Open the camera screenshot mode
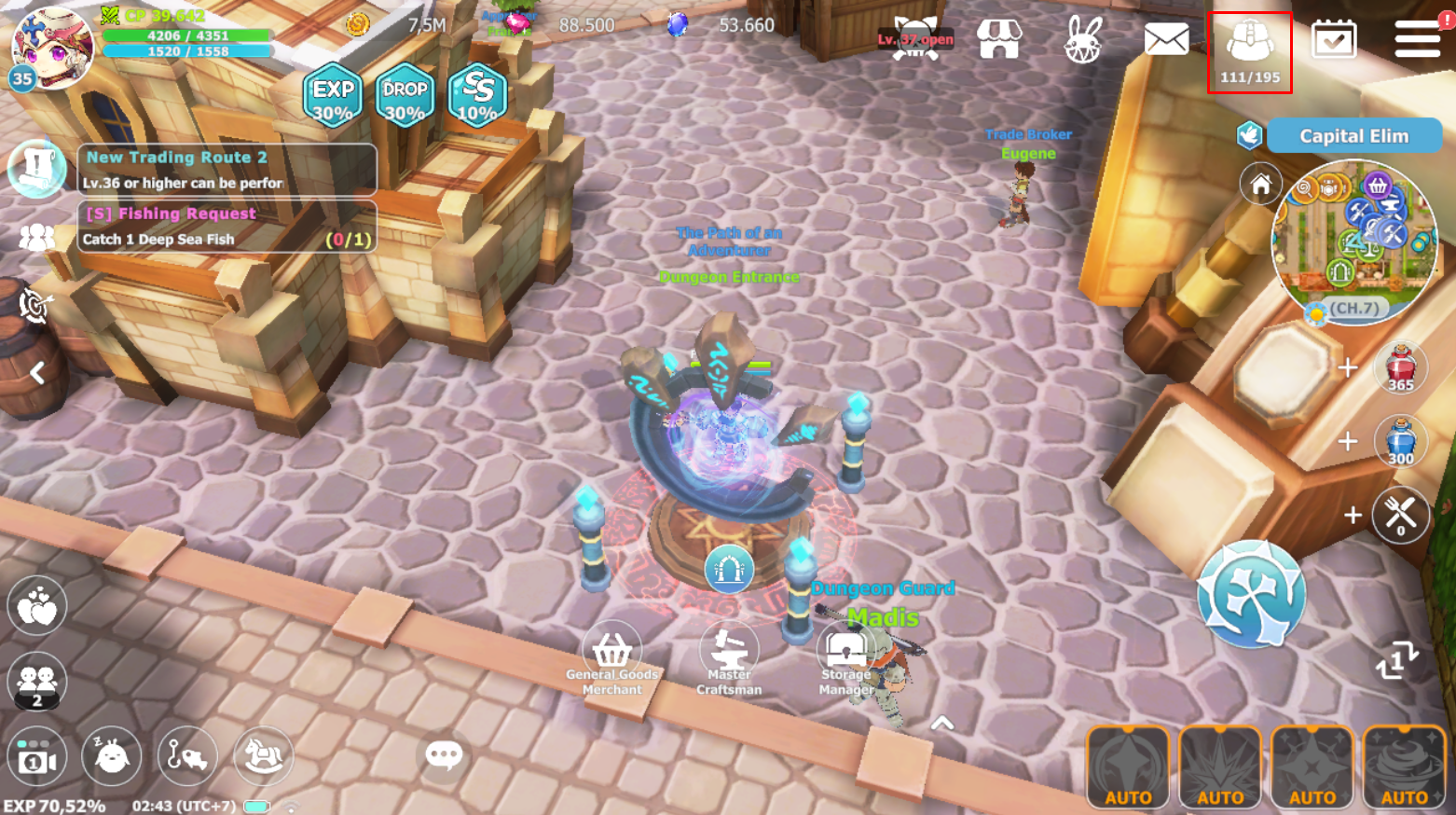 (36, 757)
